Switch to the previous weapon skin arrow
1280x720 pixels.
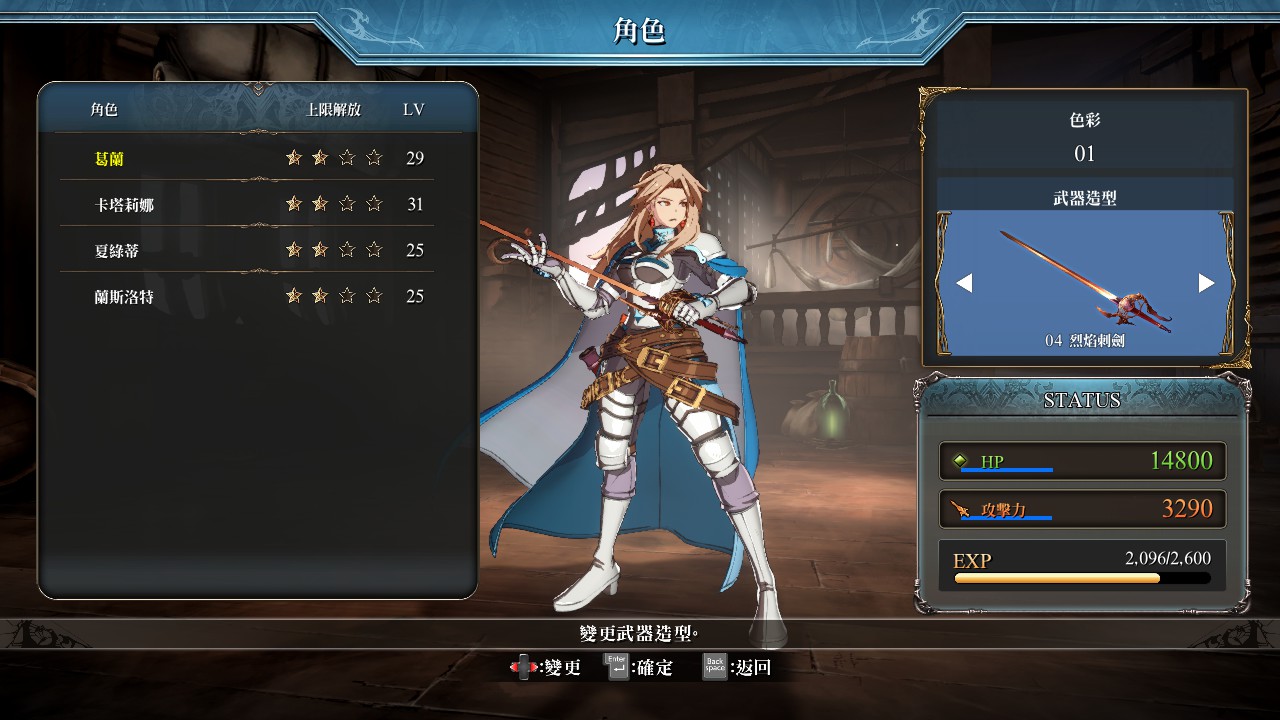964,283
